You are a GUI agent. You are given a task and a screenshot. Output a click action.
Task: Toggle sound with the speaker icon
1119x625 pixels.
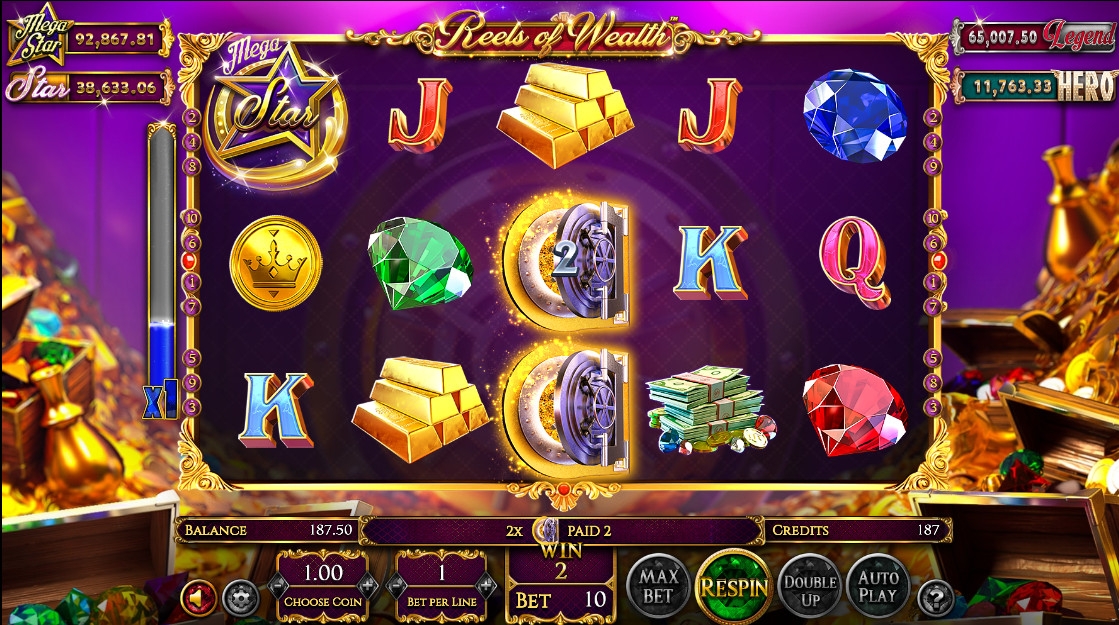tap(198, 598)
